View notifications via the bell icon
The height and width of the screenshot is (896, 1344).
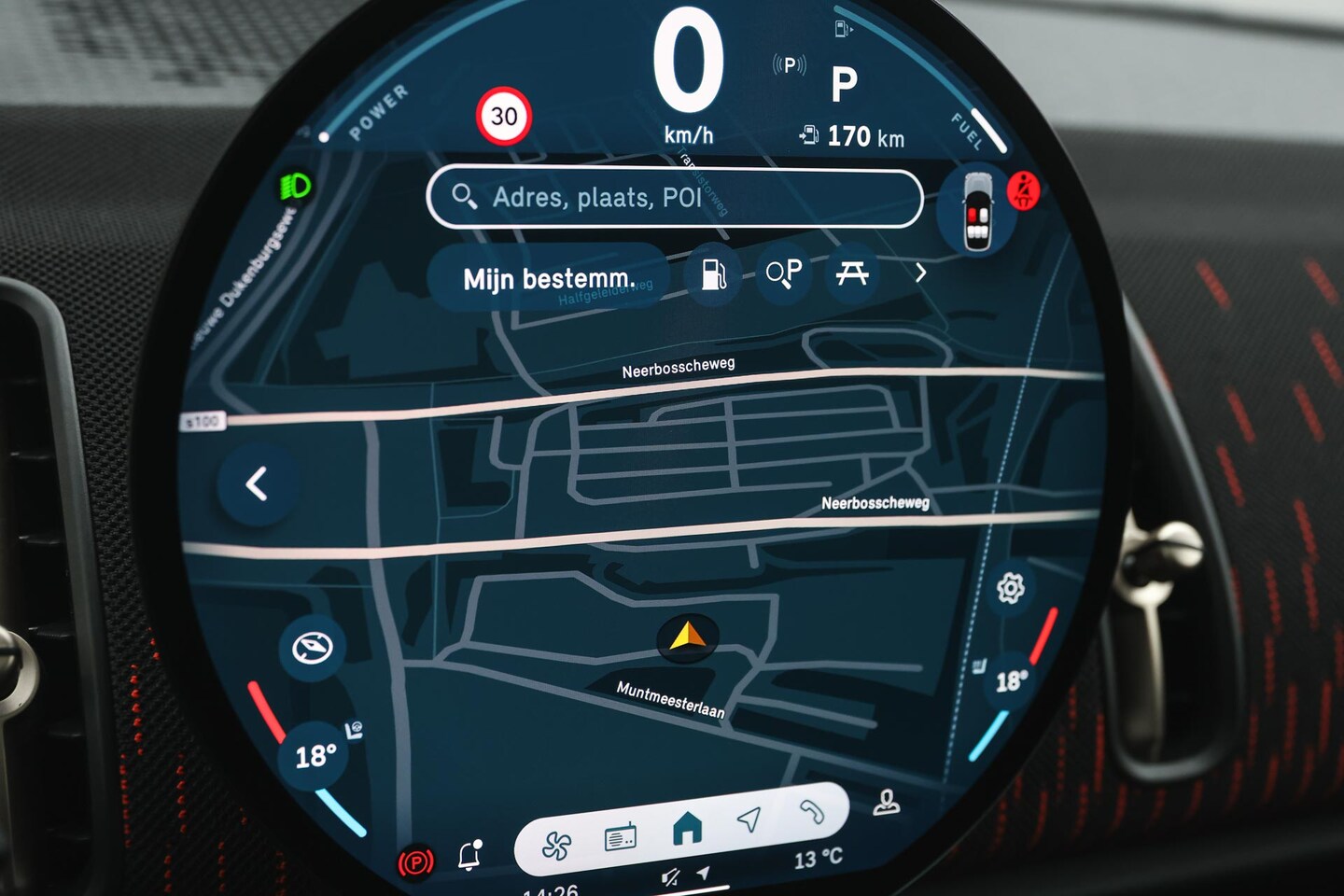(469, 854)
